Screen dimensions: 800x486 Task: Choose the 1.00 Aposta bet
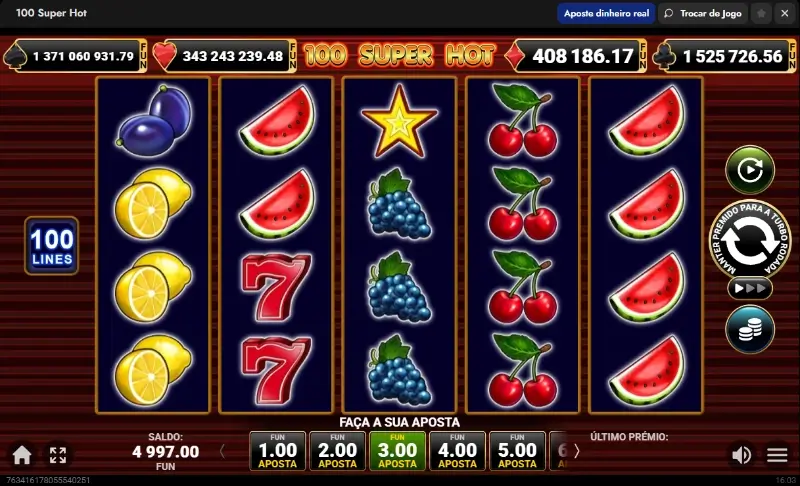(x=277, y=452)
